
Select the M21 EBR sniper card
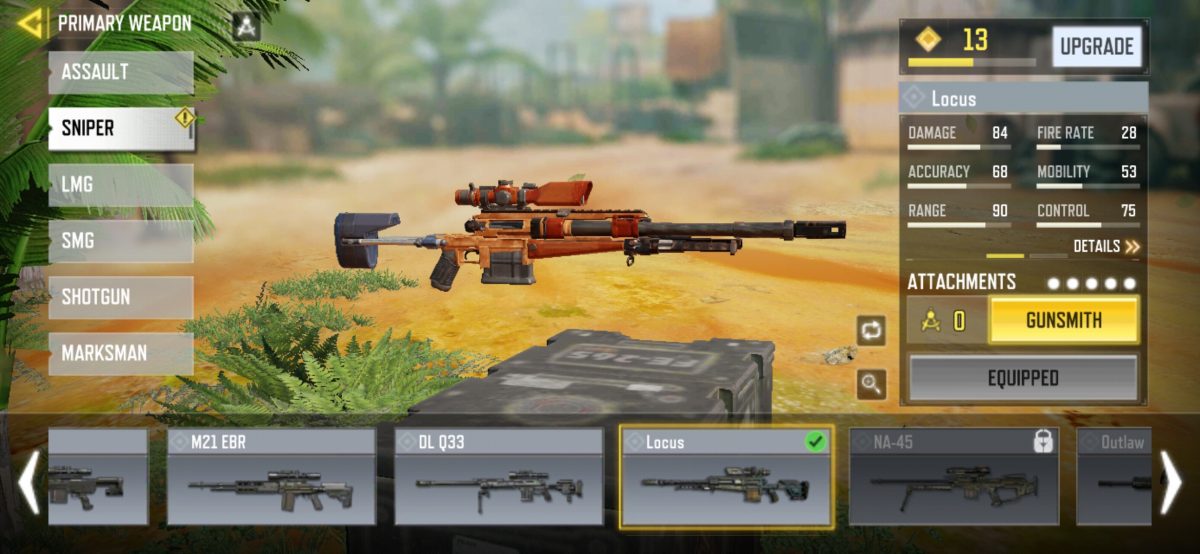point(271,477)
